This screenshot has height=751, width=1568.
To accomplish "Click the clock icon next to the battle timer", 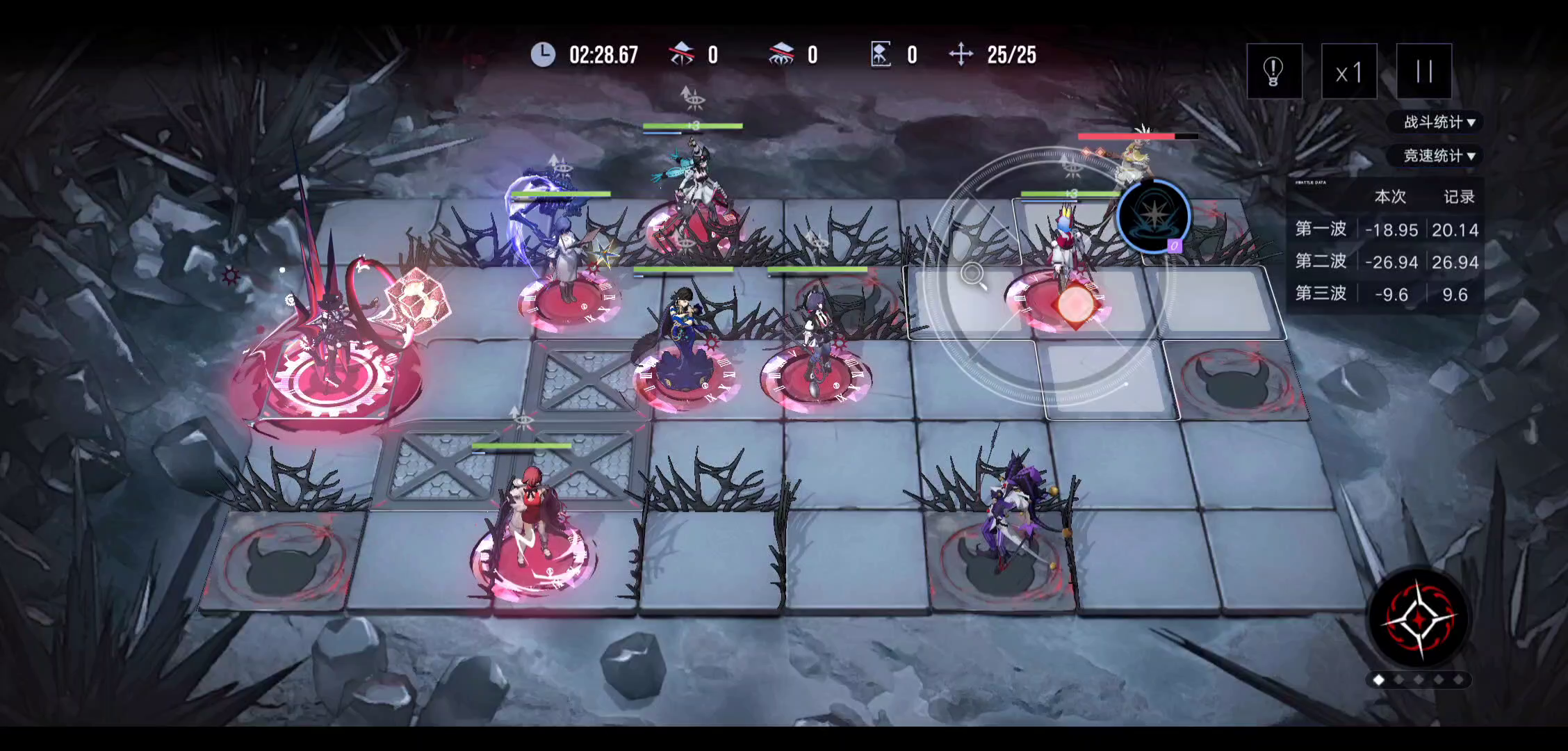I will click(x=543, y=54).
